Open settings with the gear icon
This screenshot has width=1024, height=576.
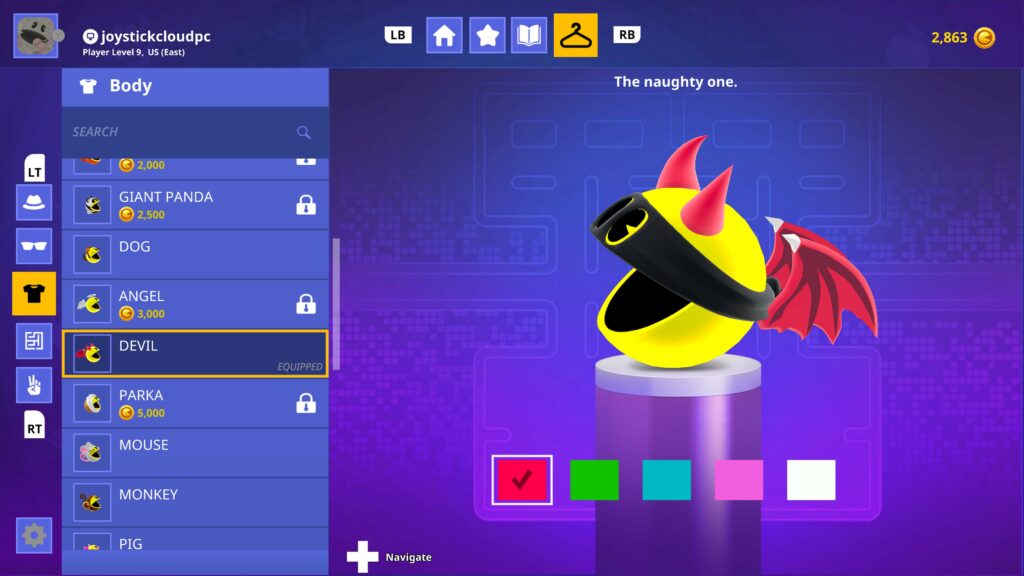(x=34, y=535)
